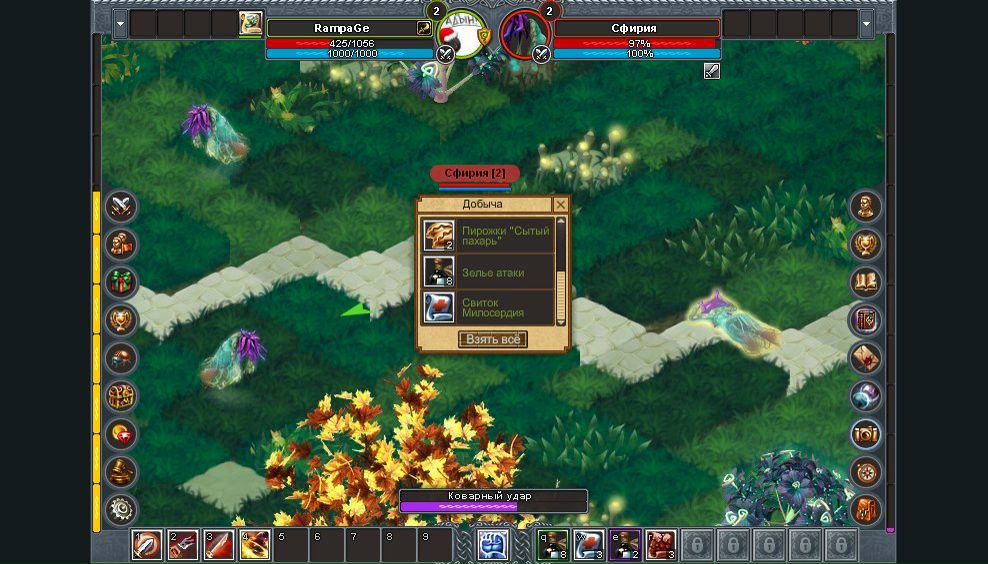
Task: Open the green gift box icon
Action: [x=122, y=283]
